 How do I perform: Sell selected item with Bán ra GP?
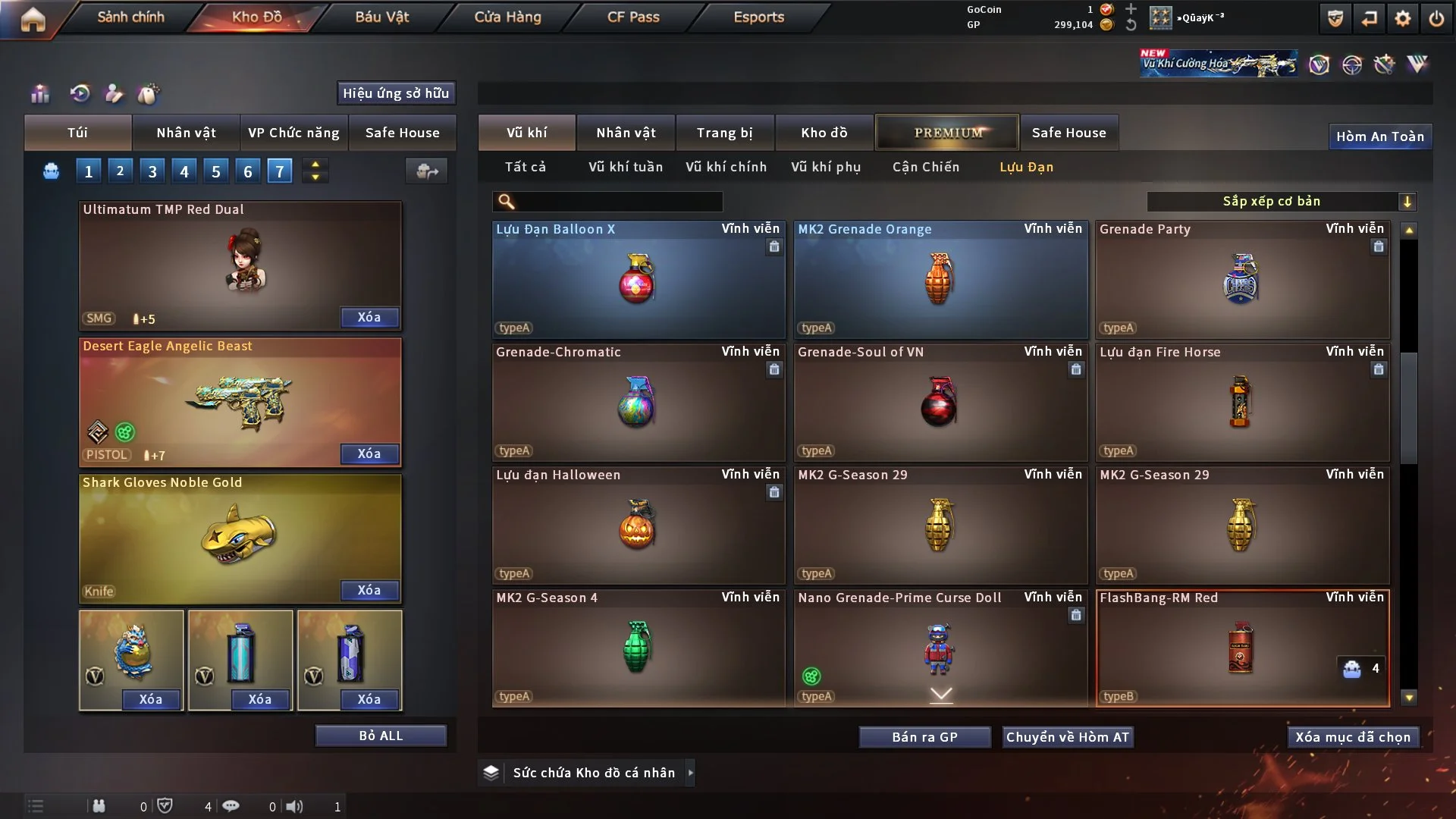coord(924,737)
